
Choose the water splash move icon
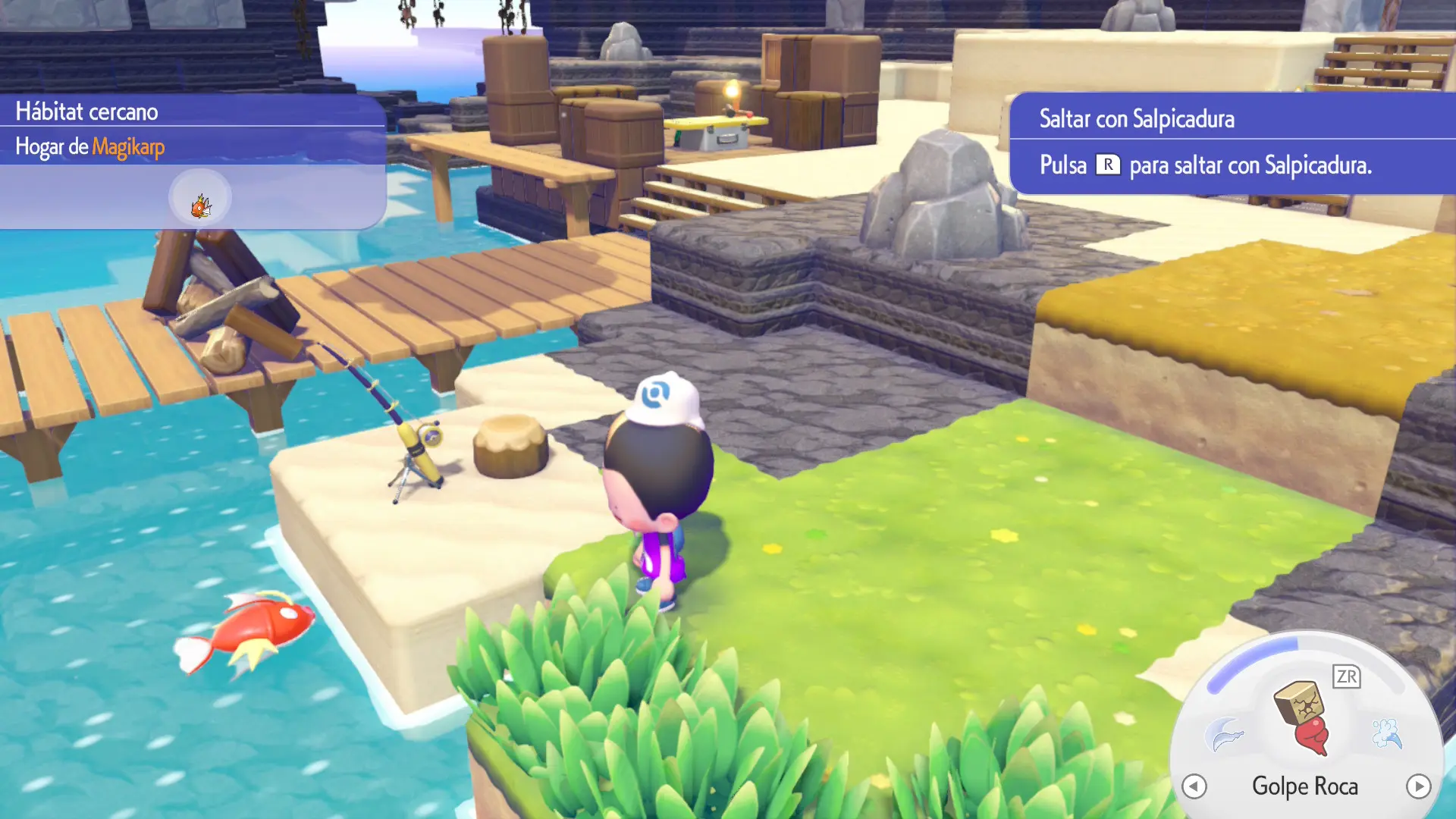click(x=1387, y=733)
